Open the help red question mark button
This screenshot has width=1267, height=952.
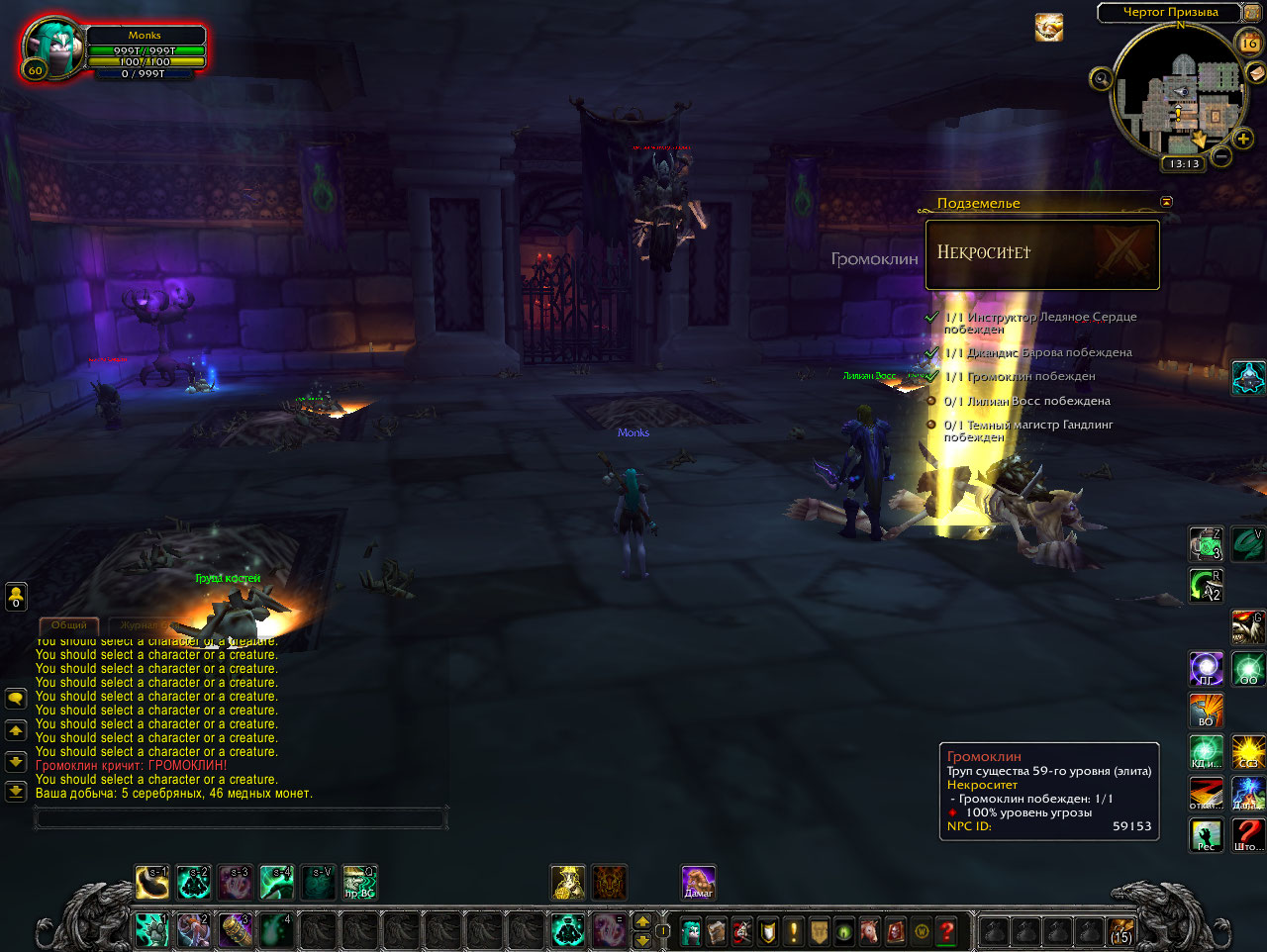pos(947,931)
